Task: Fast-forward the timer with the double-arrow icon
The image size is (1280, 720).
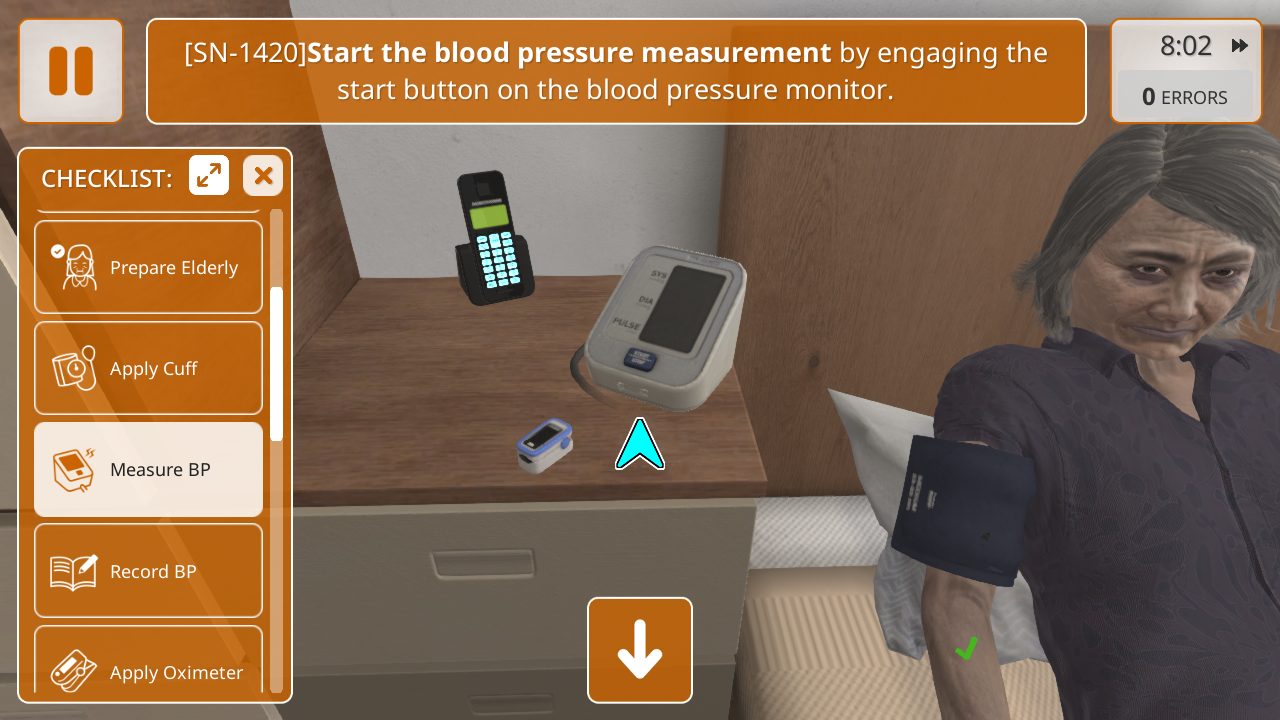Action: [1240, 46]
